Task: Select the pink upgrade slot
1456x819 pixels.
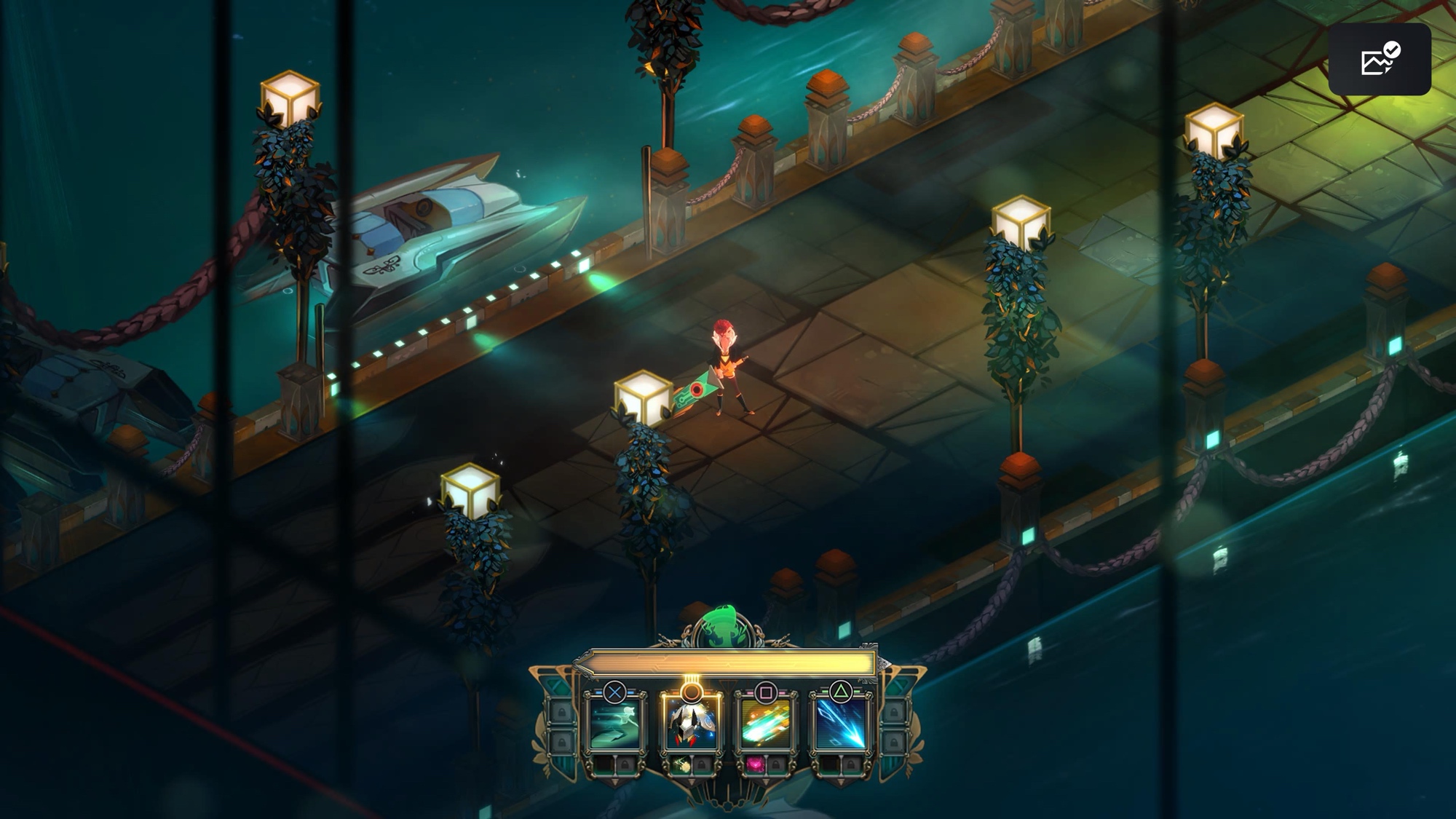Action: click(x=756, y=764)
